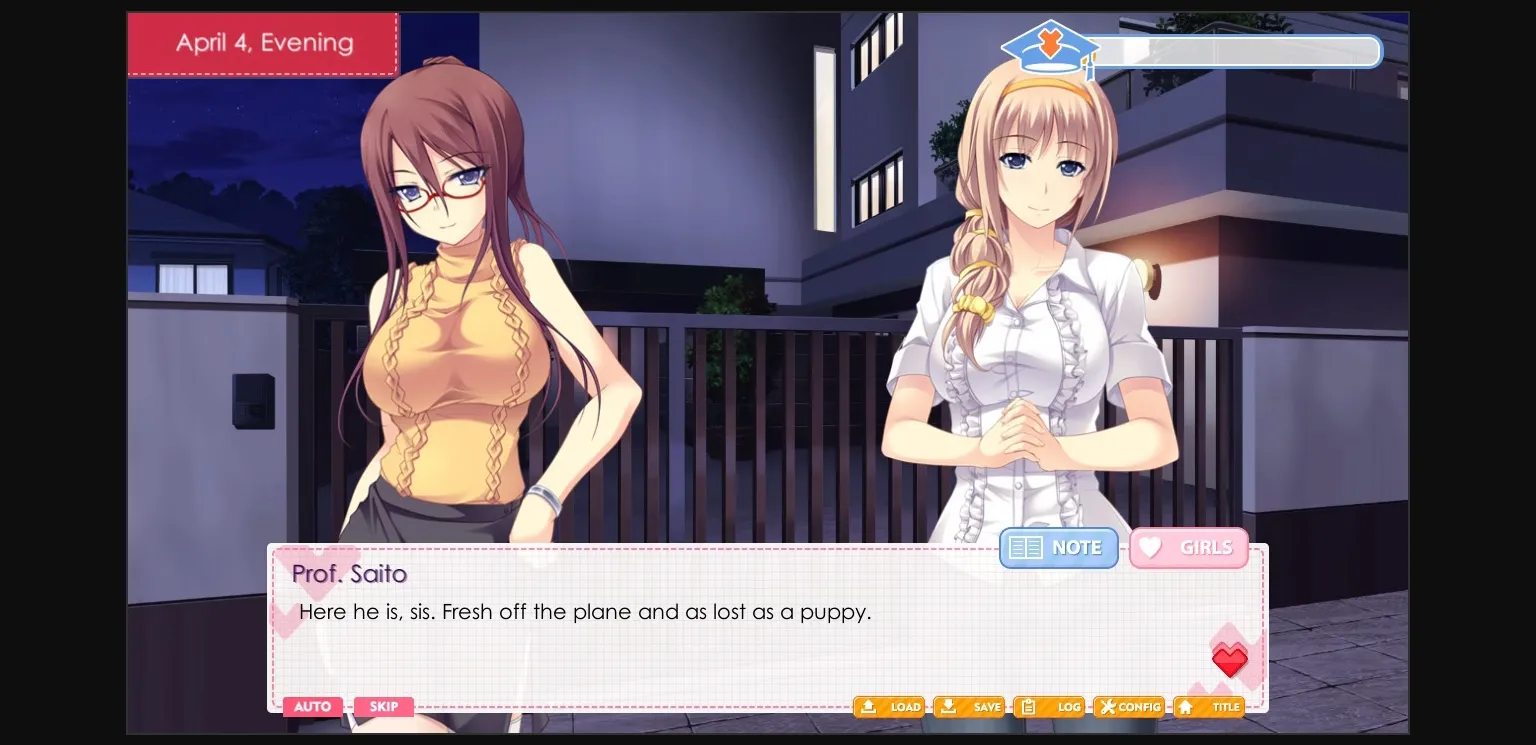Open the load game screen via LOAD icon
Screen dimensions: 1536x745
888,707
